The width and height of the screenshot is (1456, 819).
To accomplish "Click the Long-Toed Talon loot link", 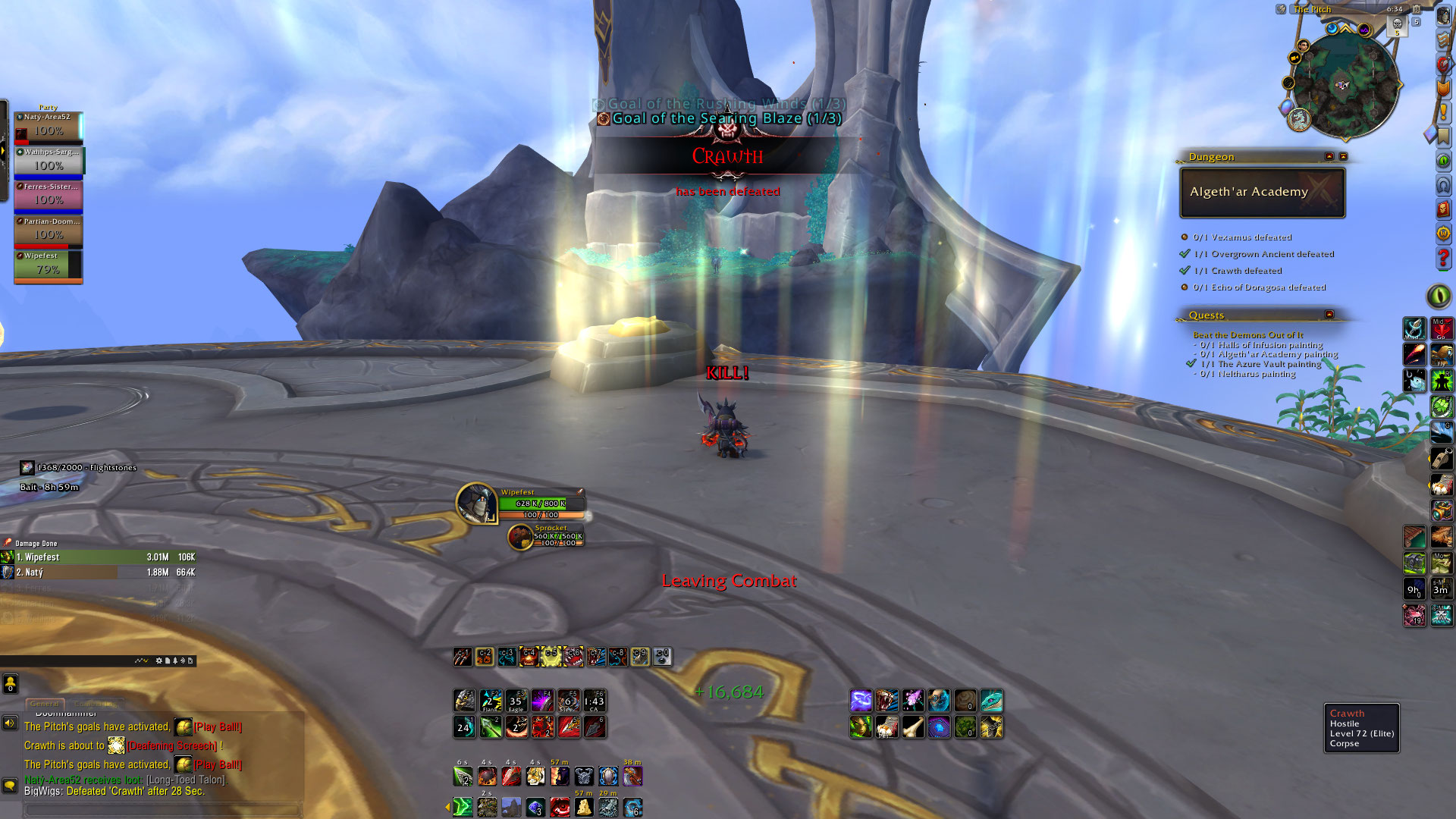I will 186,780.
